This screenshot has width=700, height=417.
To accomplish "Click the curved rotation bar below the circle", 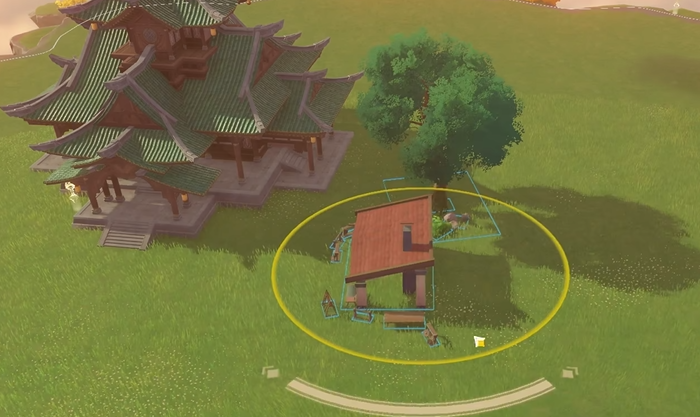I will tap(420, 403).
